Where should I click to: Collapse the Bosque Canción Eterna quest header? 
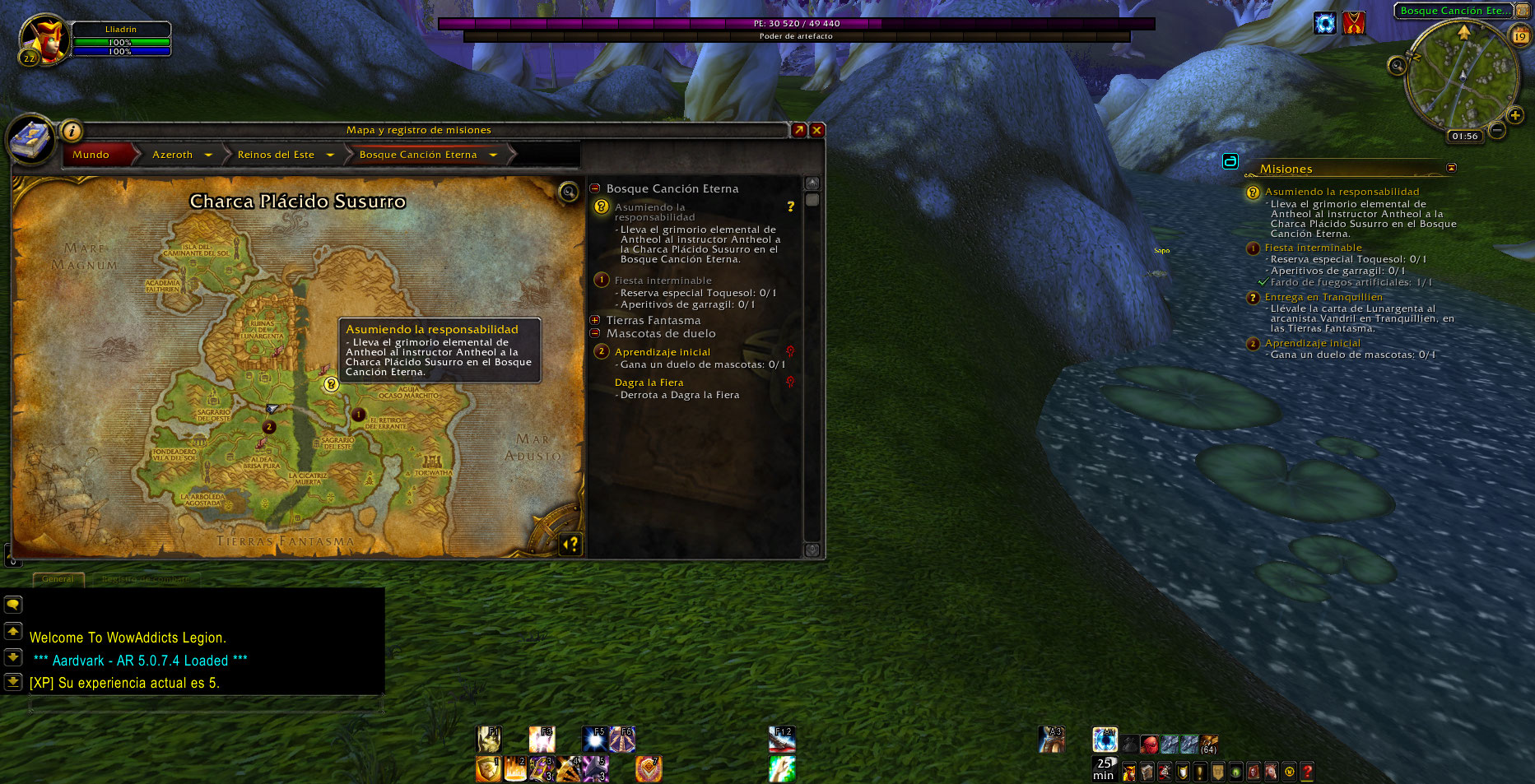pyautogui.click(x=595, y=188)
